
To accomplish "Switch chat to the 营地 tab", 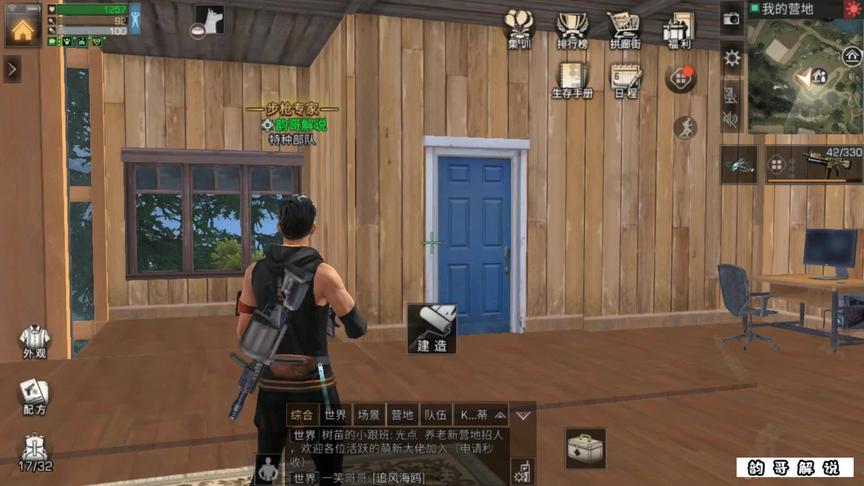I will pyautogui.click(x=401, y=415).
